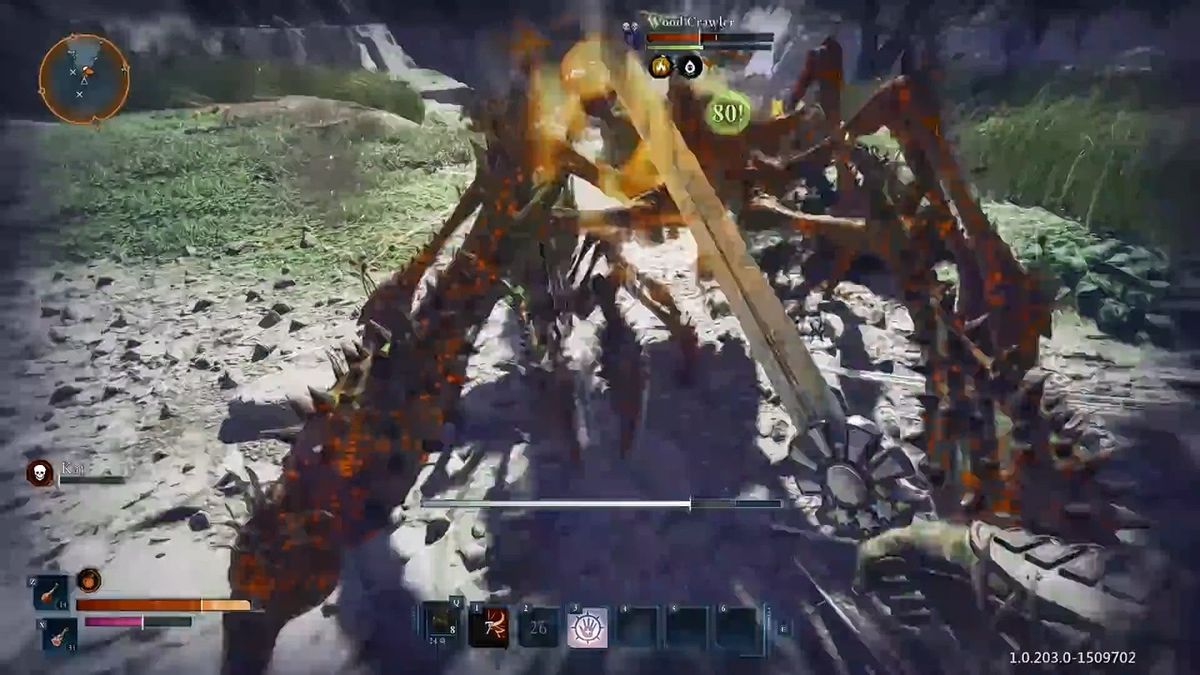The width and height of the screenshot is (1200, 675).
Task: Open the circular minimap compass
Action: 84,79
